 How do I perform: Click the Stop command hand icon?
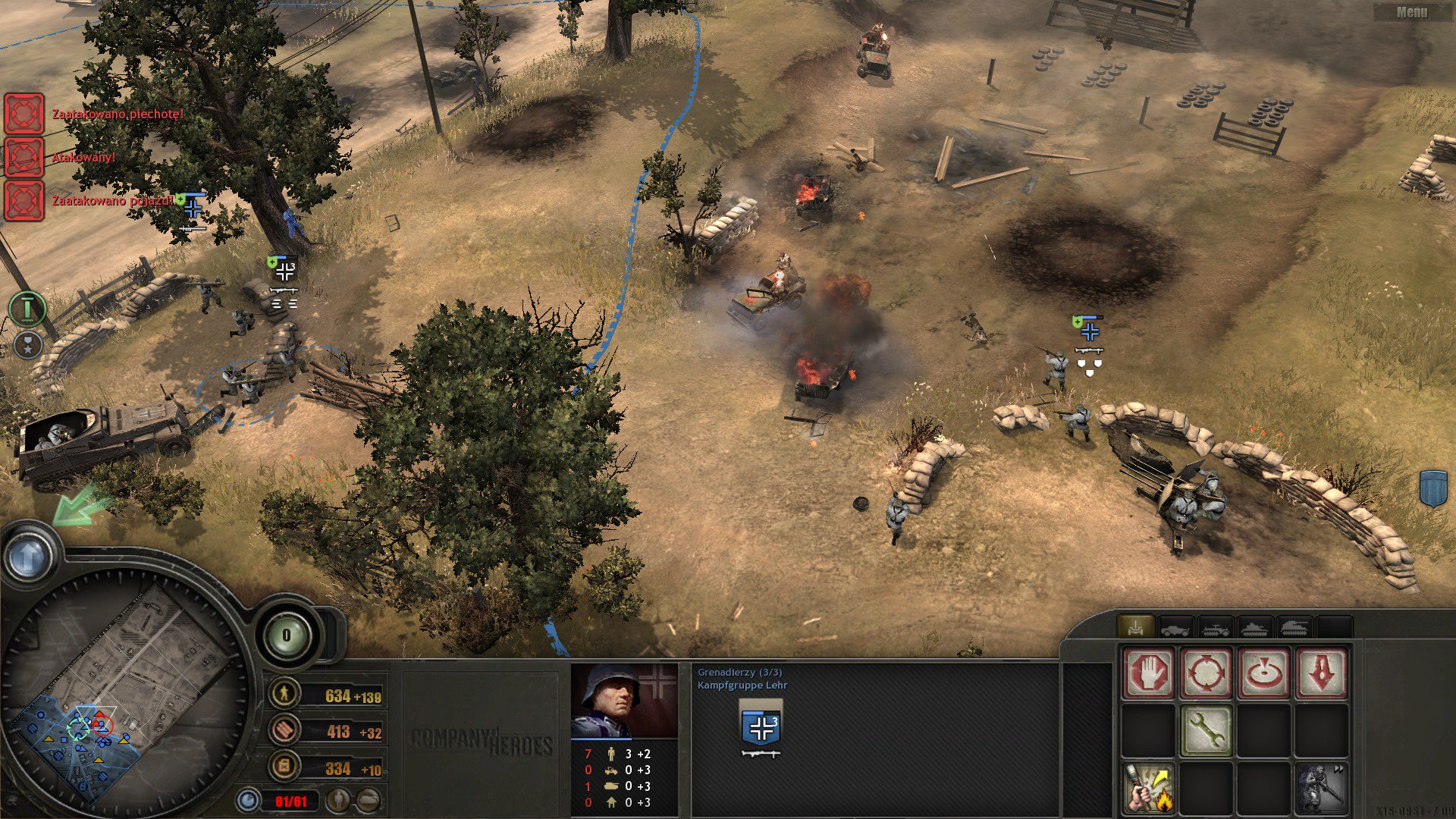(1147, 672)
